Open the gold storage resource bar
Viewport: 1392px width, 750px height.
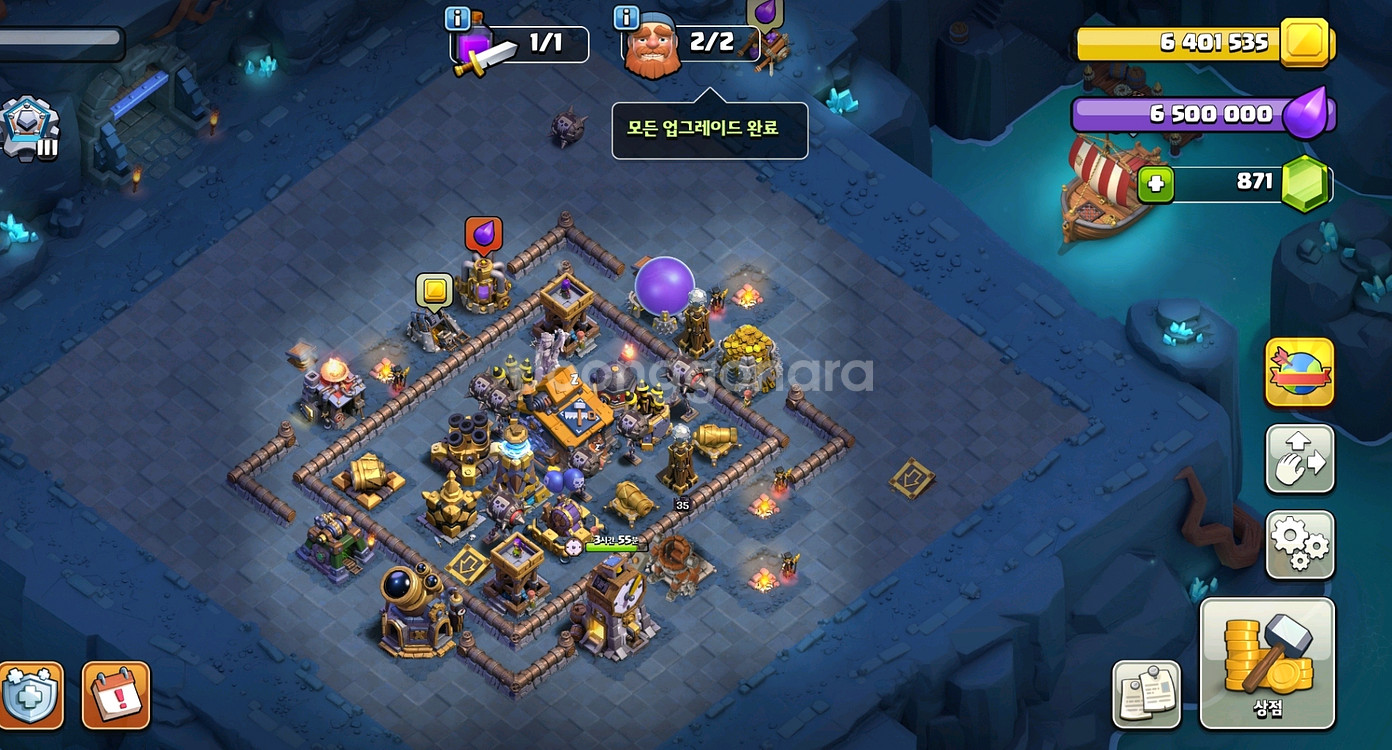tap(1200, 43)
